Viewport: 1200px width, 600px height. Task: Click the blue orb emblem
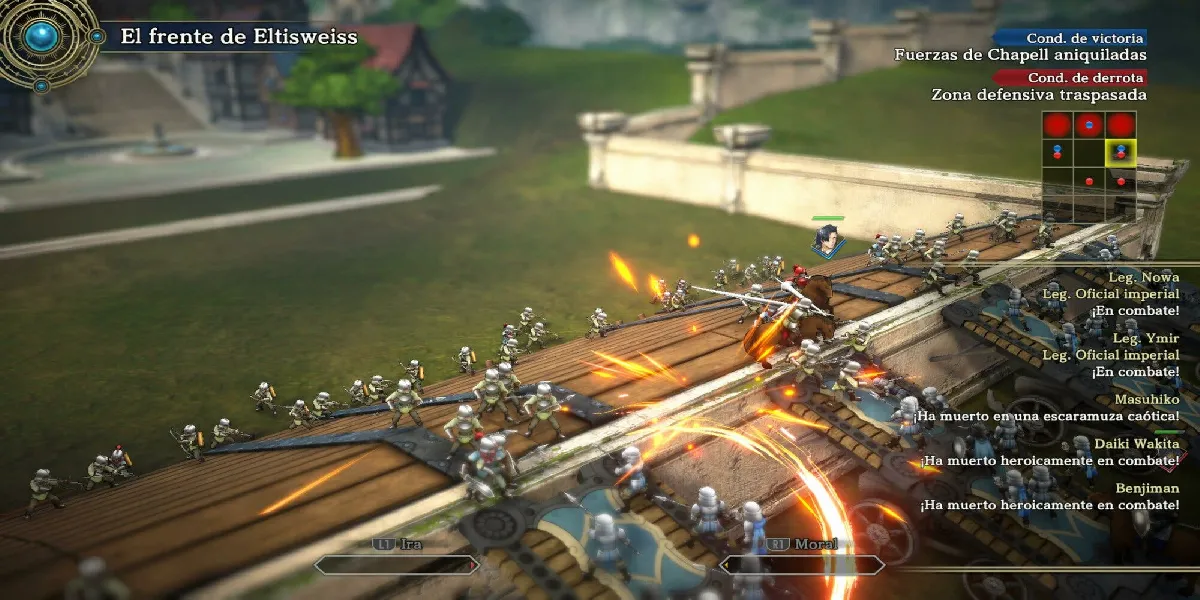tap(43, 37)
